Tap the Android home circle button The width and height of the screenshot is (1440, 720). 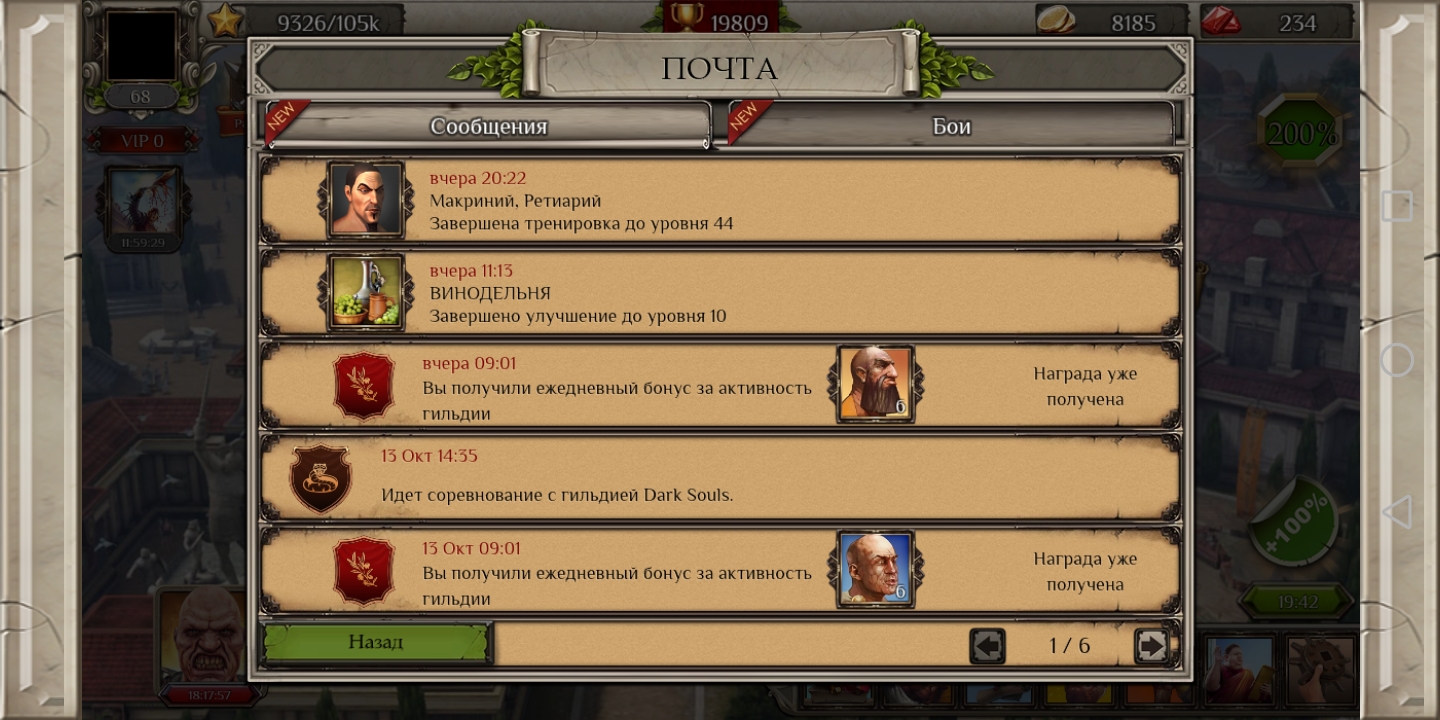1397,360
